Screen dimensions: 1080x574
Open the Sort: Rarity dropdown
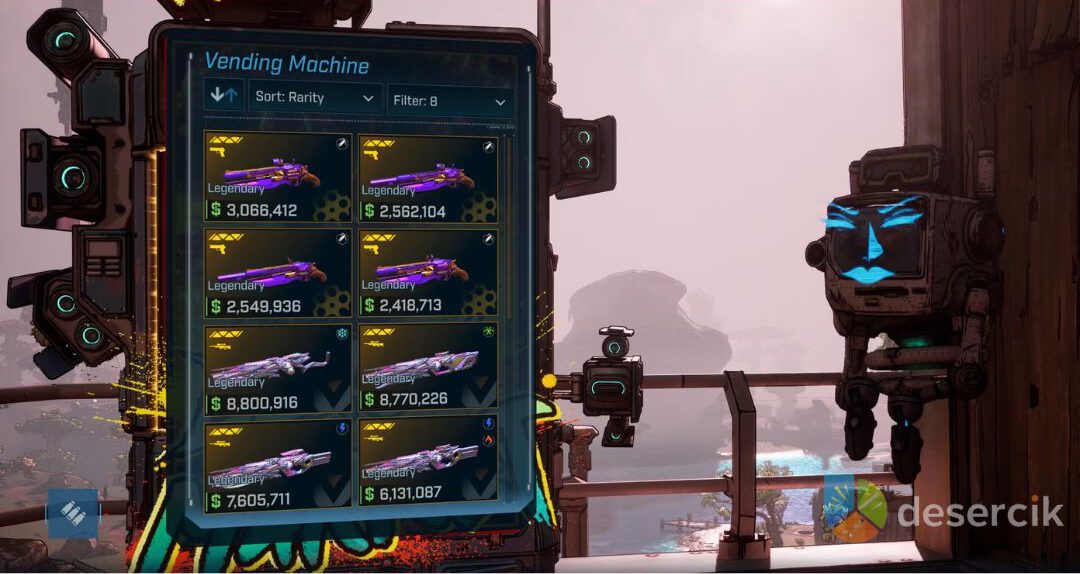coord(315,98)
